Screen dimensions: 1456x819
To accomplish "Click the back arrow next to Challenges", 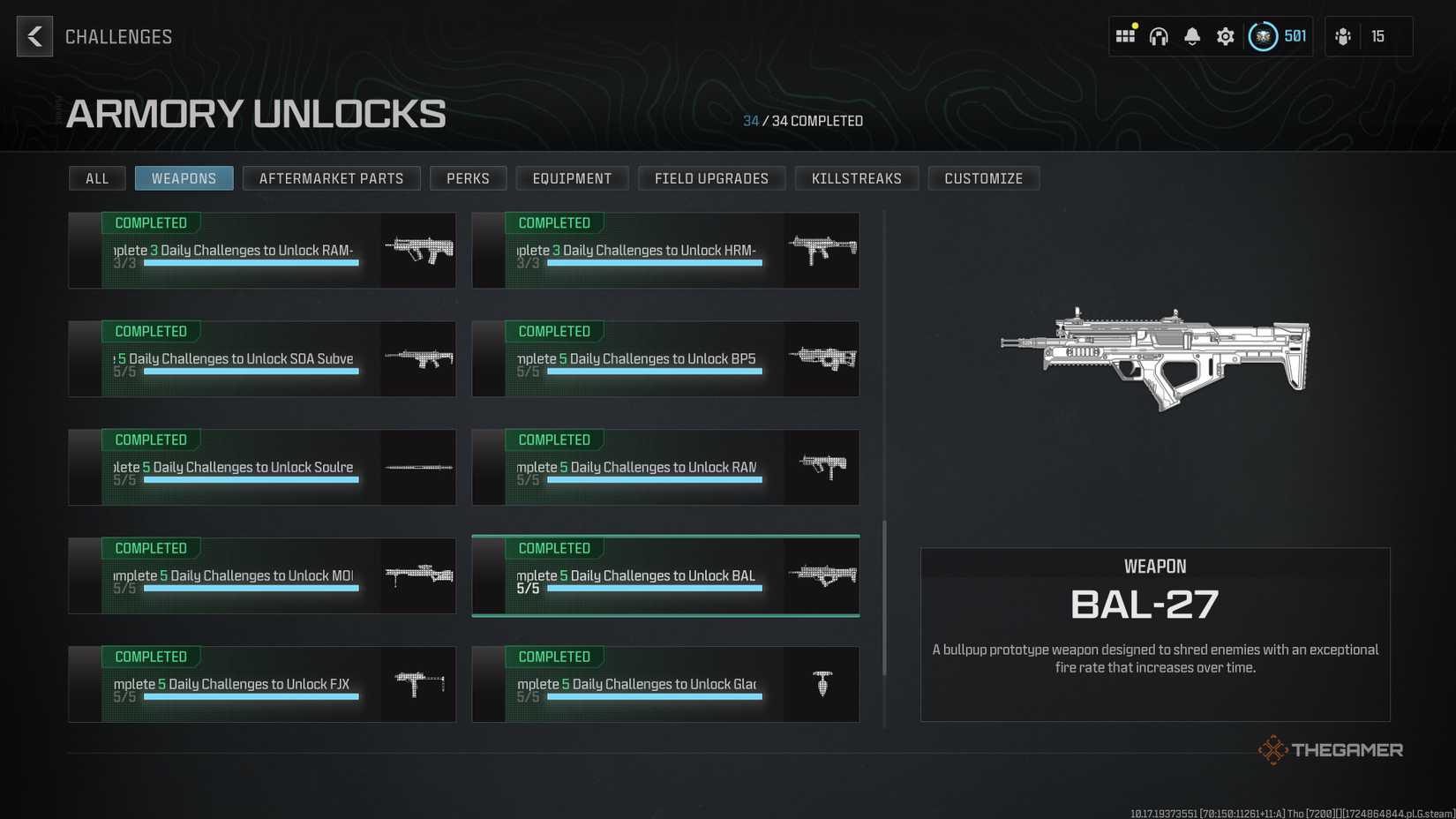I will (34, 36).
